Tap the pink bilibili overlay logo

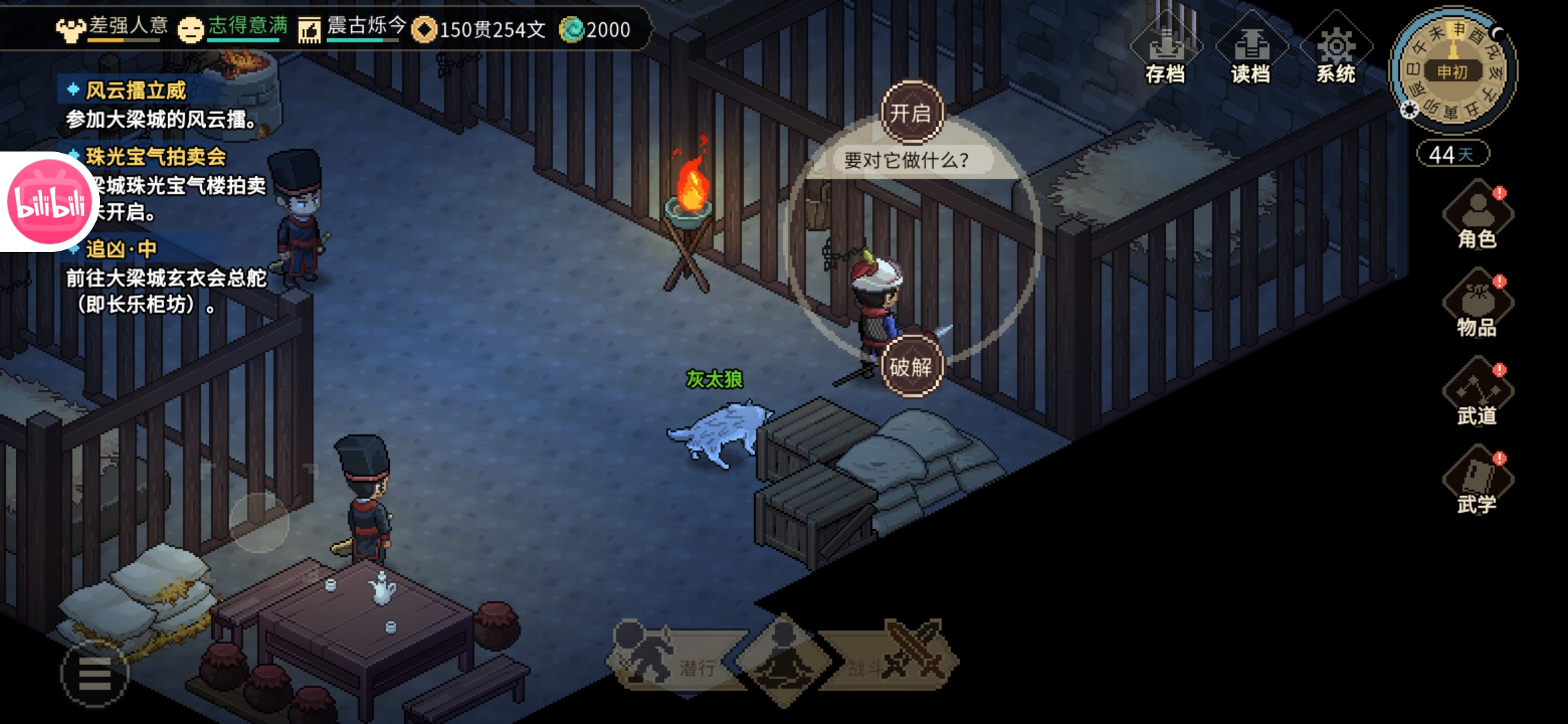tap(49, 202)
